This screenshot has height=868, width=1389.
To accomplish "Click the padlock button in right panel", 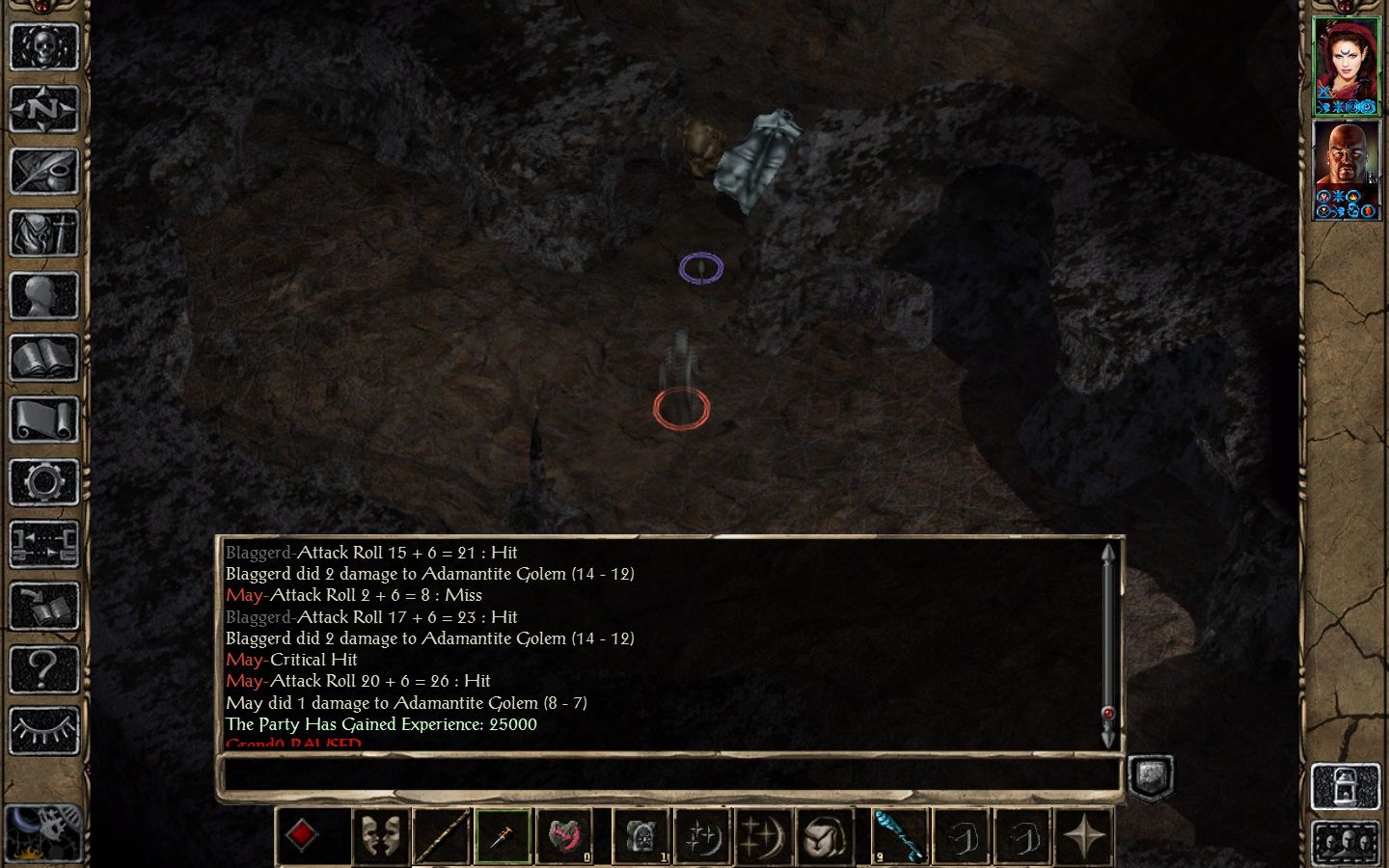I will tap(1346, 786).
